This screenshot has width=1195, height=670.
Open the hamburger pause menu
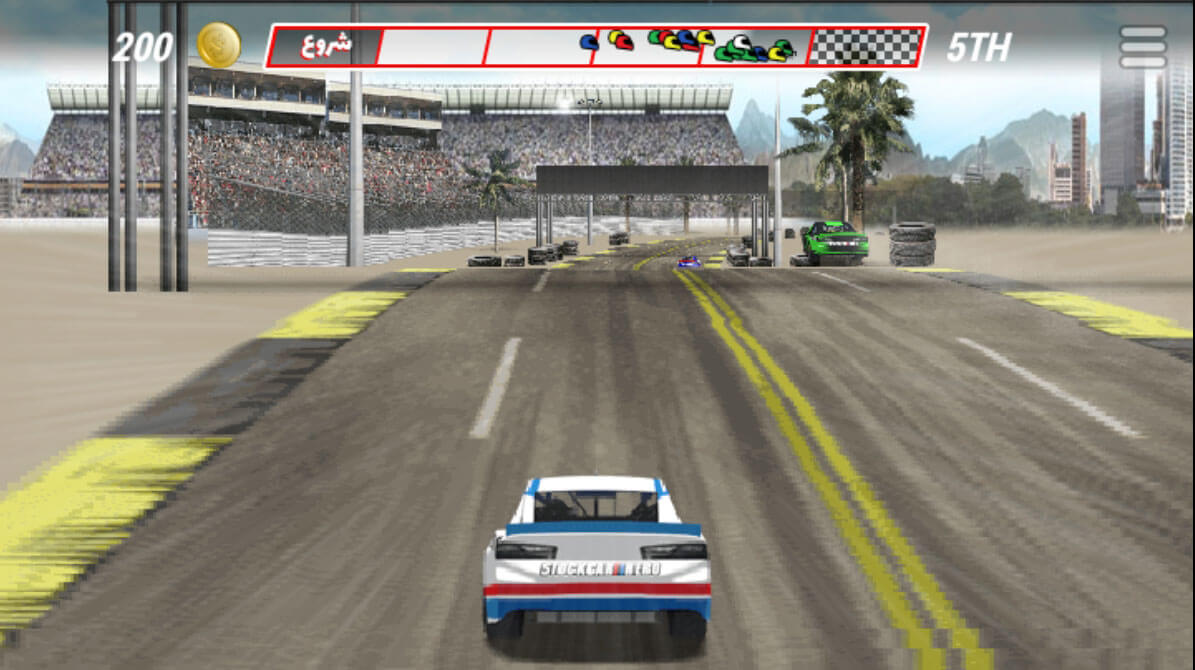1142,47
